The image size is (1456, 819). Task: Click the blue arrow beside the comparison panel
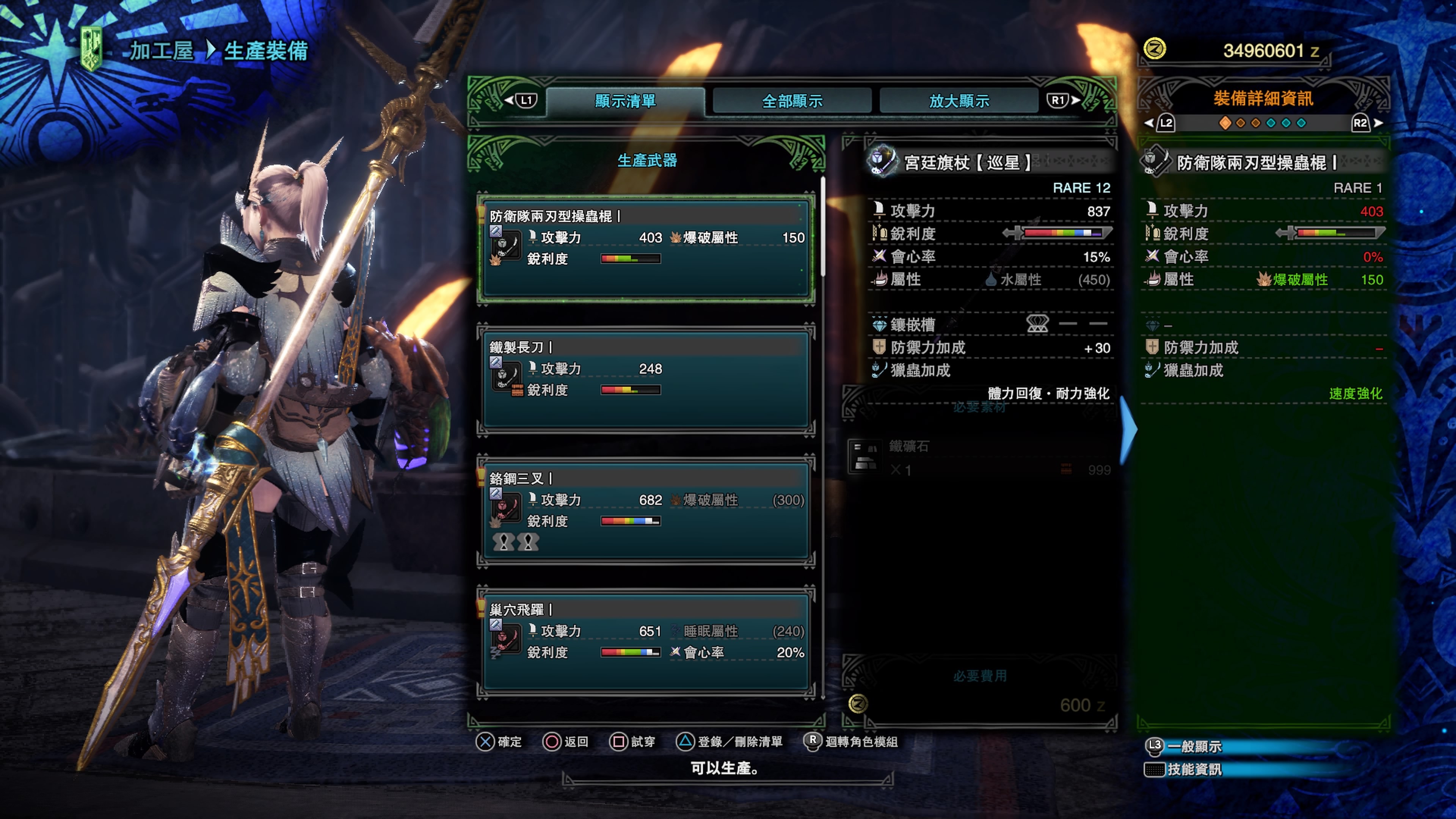point(1128,430)
